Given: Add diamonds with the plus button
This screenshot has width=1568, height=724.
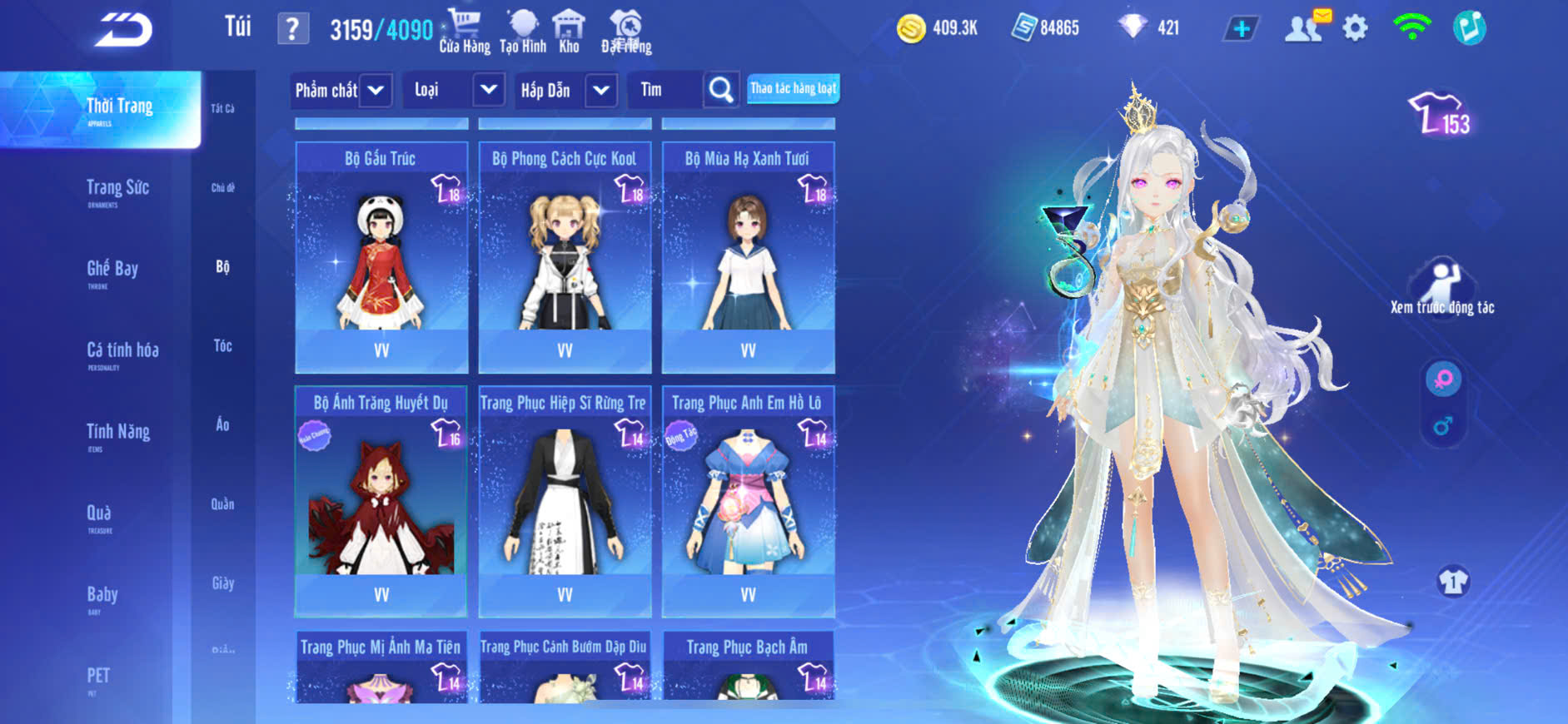Looking at the screenshot, I should tap(1241, 29).
